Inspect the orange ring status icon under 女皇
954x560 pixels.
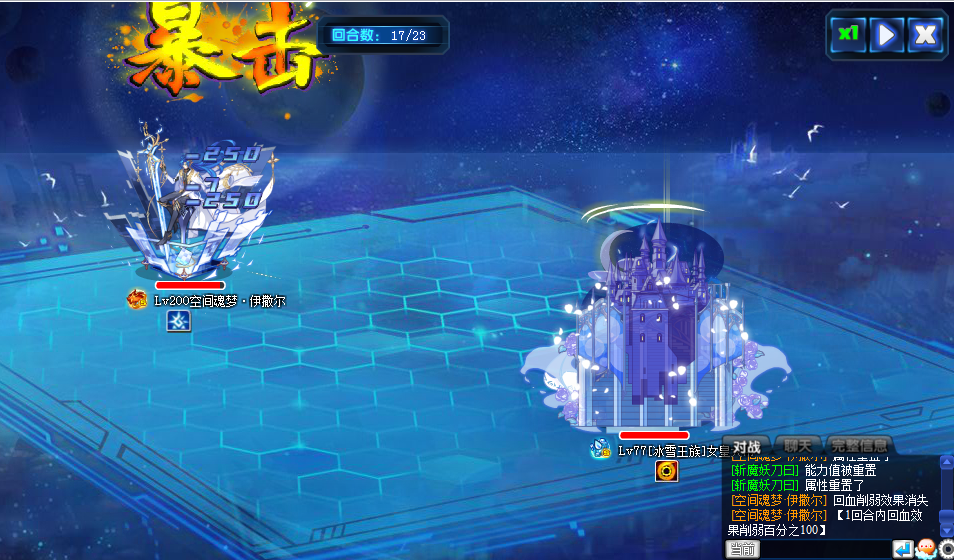click(x=667, y=470)
